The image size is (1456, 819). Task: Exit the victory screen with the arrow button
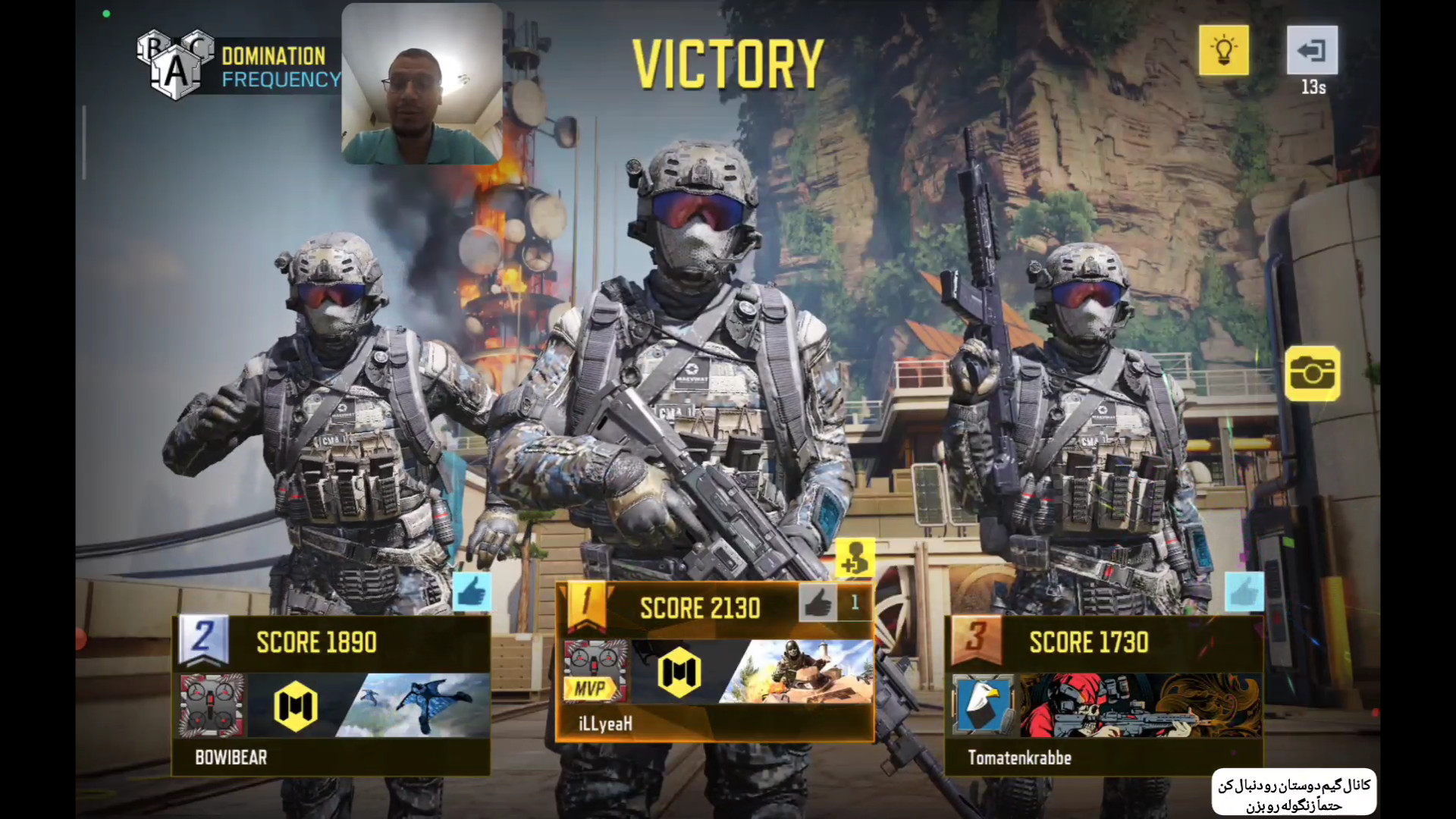[1312, 50]
